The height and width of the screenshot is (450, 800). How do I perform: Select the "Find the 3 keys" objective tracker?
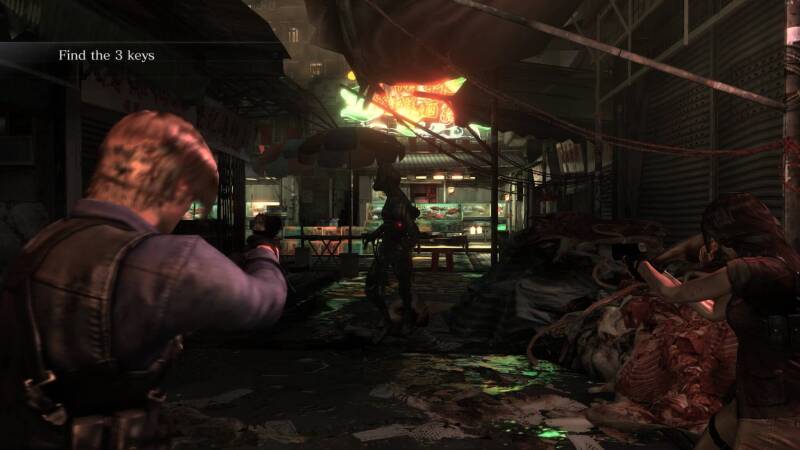pos(106,55)
